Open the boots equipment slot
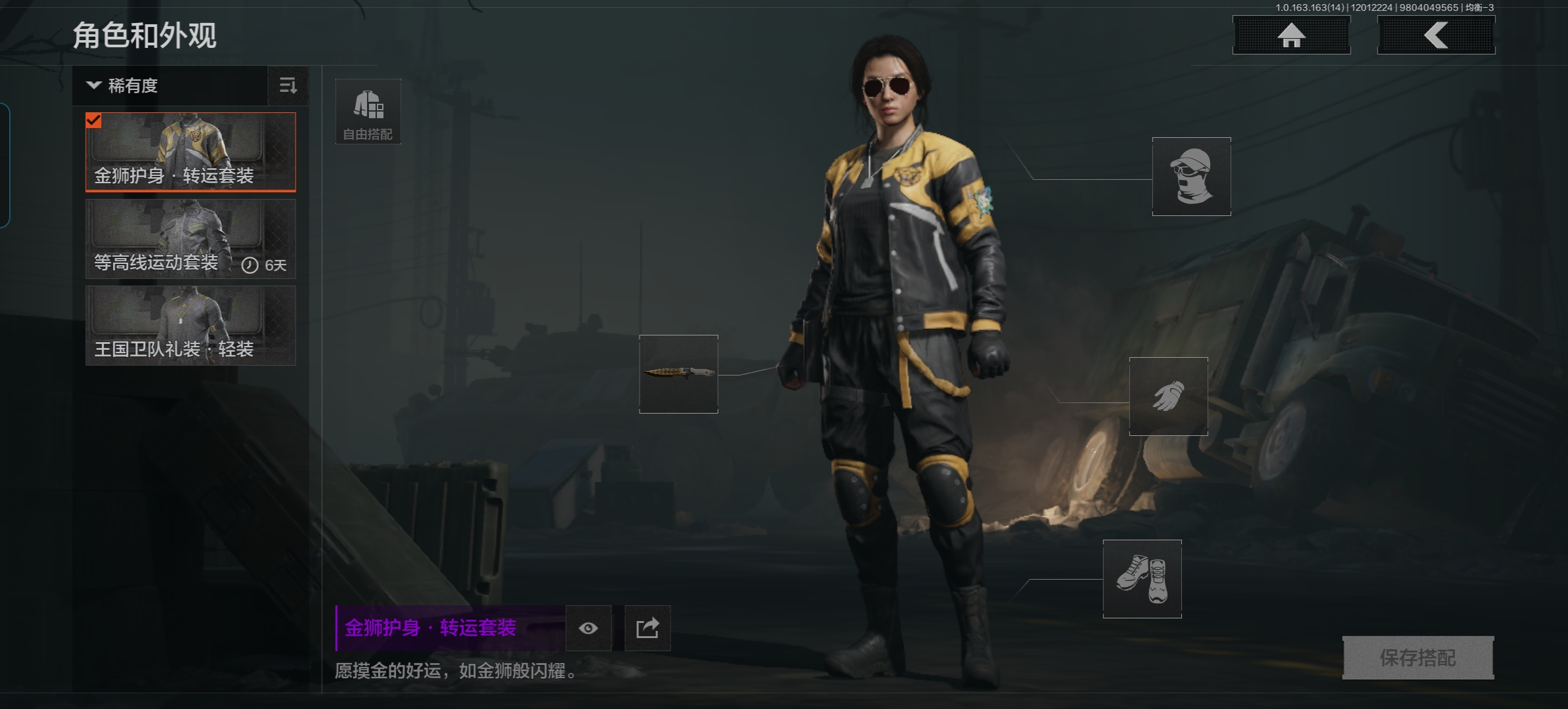This screenshot has width=1568, height=709. pyautogui.click(x=1142, y=579)
